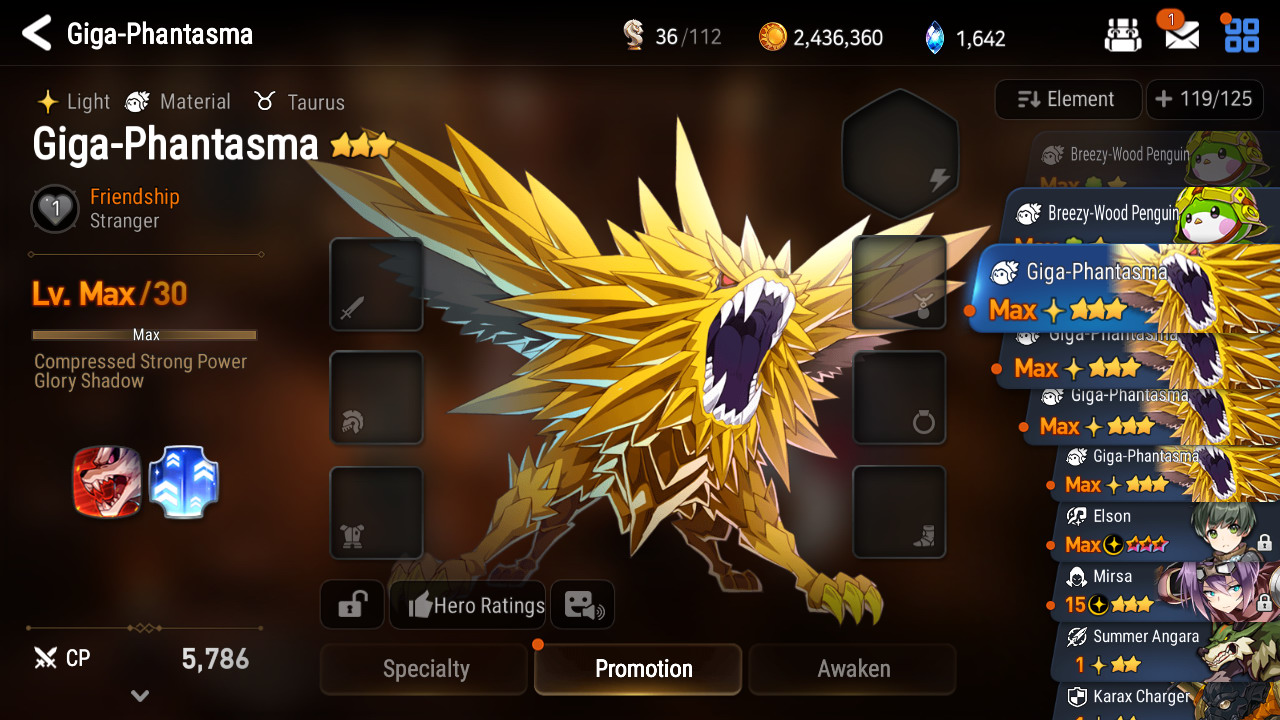
Task: Select the red roaring beast skill icon
Action: pos(107,482)
